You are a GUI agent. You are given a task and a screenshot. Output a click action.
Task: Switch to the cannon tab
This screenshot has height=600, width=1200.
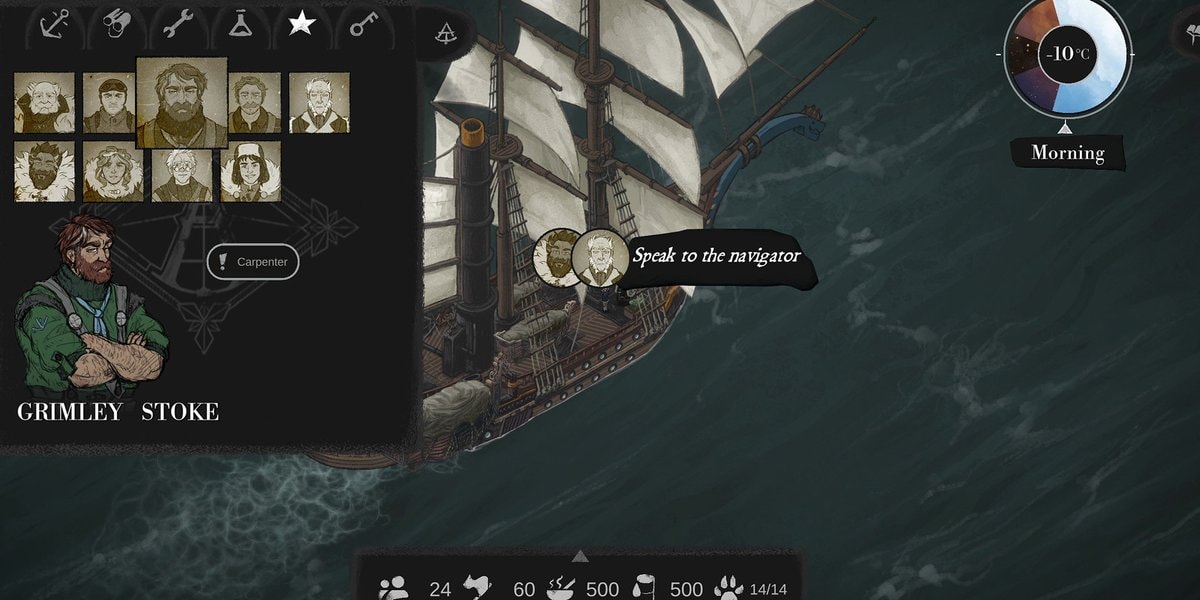point(117,24)
